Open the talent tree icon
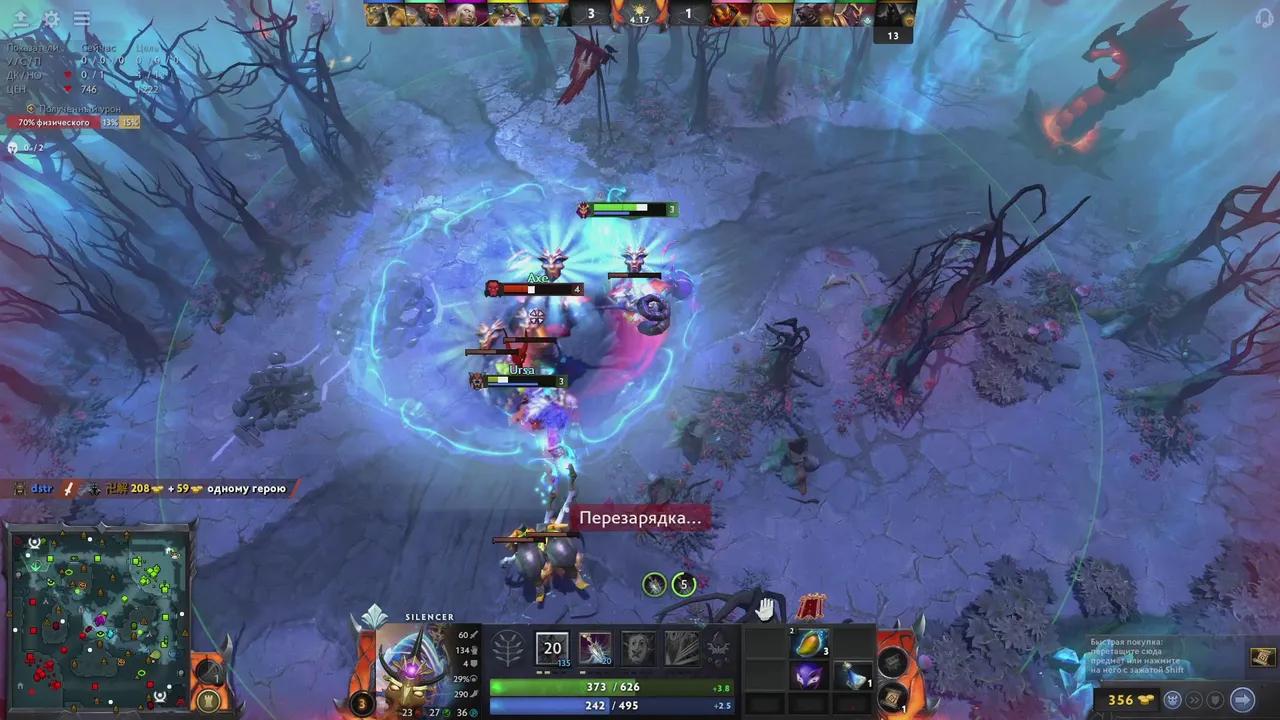 [x=509, y=648]
